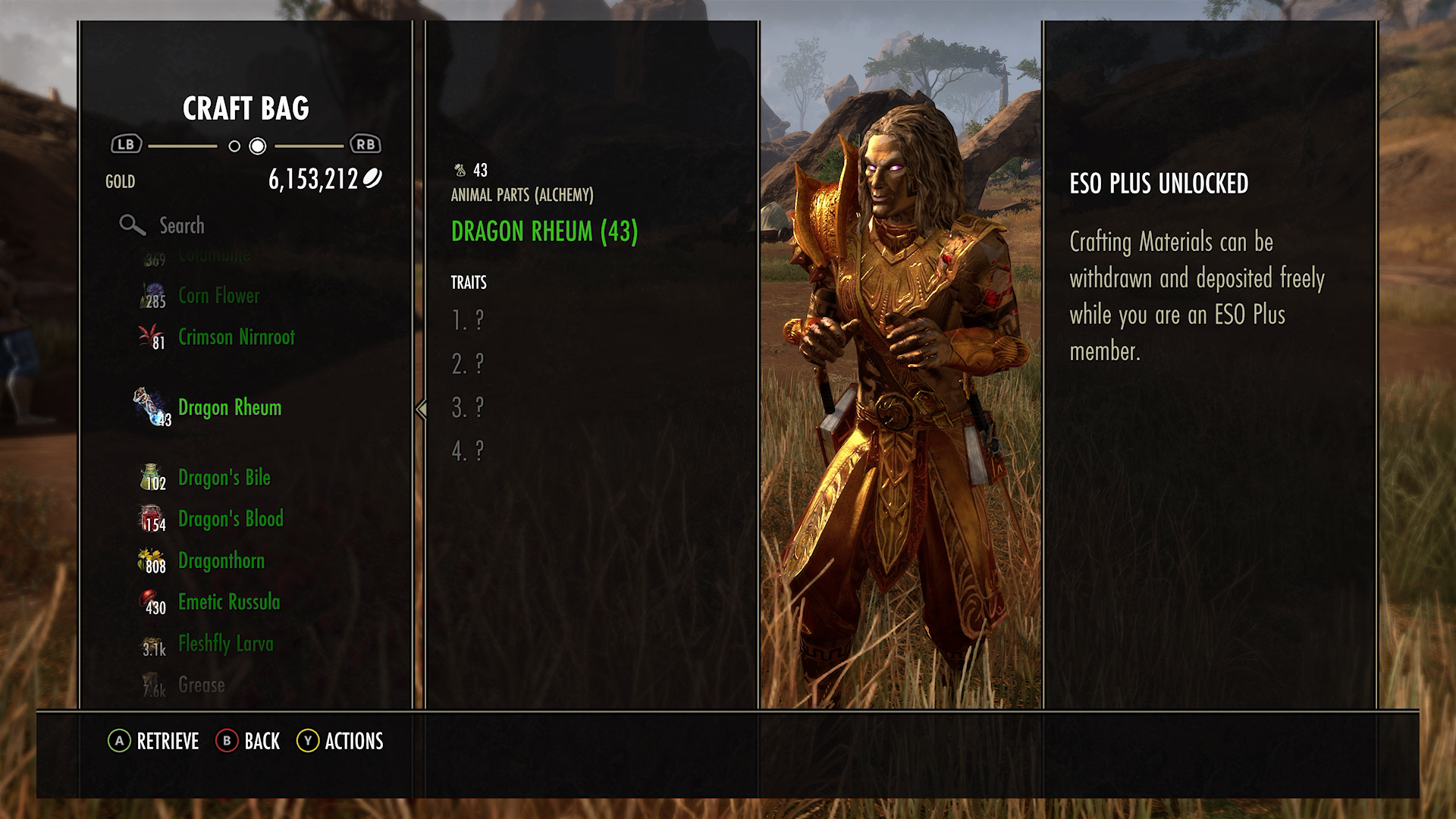Click the Corn Flower icon
Screen dimensions: 1456x819
(x=152, y=296)
